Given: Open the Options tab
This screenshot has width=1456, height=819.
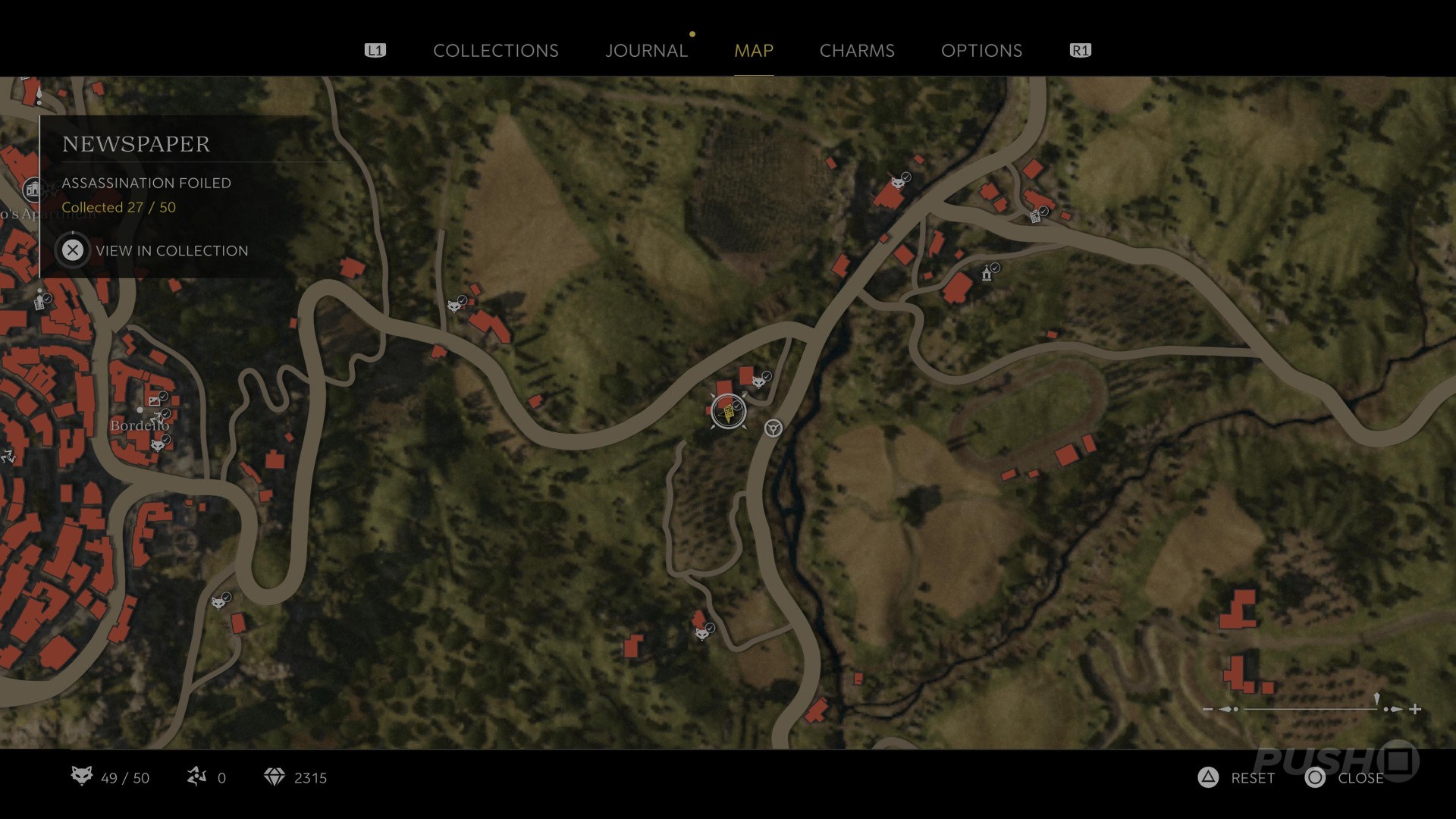Looking at the screenshot, I should 981,51.
